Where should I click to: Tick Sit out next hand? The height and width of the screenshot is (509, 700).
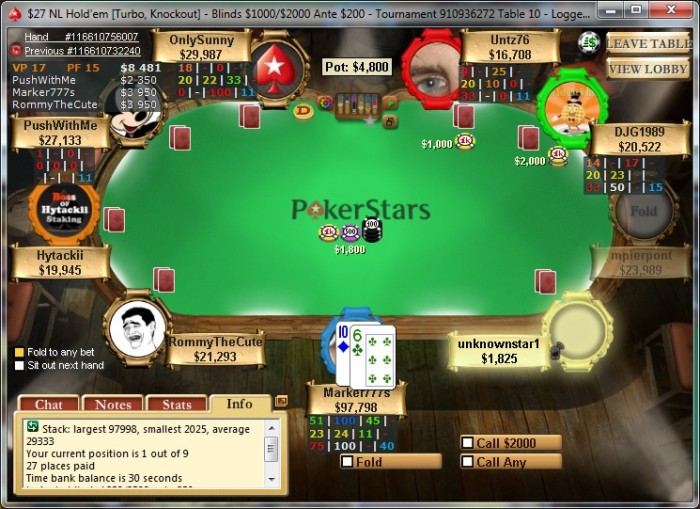[19, 366]
